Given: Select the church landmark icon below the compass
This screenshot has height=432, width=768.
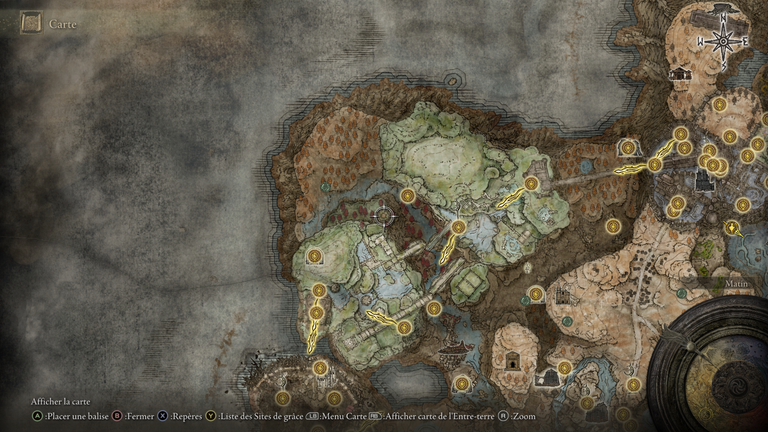Looking at the screenshot, I should pos(681,74).
